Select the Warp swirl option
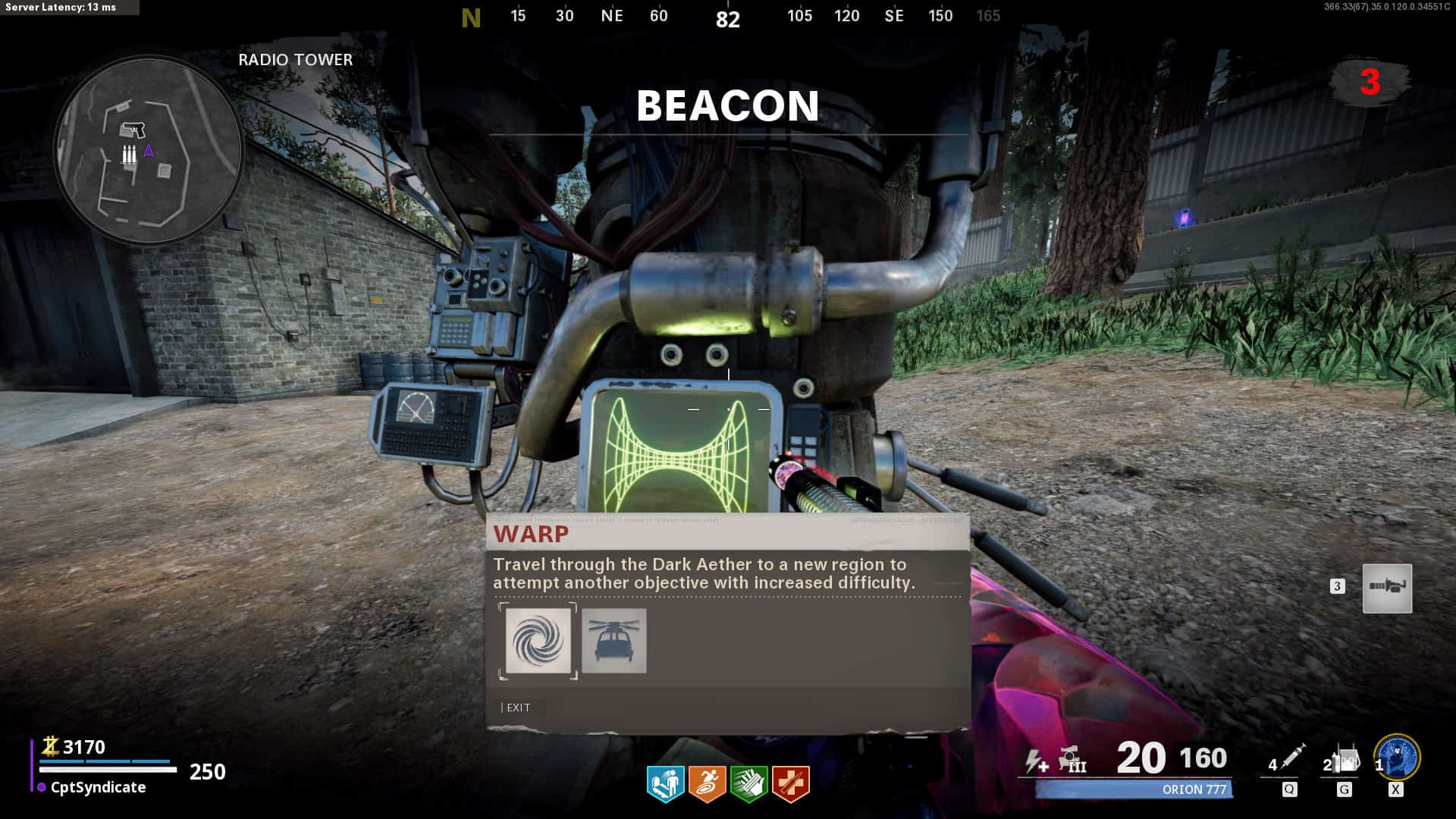This screenshot has height=819, width=1456. [x=538, y=641]
